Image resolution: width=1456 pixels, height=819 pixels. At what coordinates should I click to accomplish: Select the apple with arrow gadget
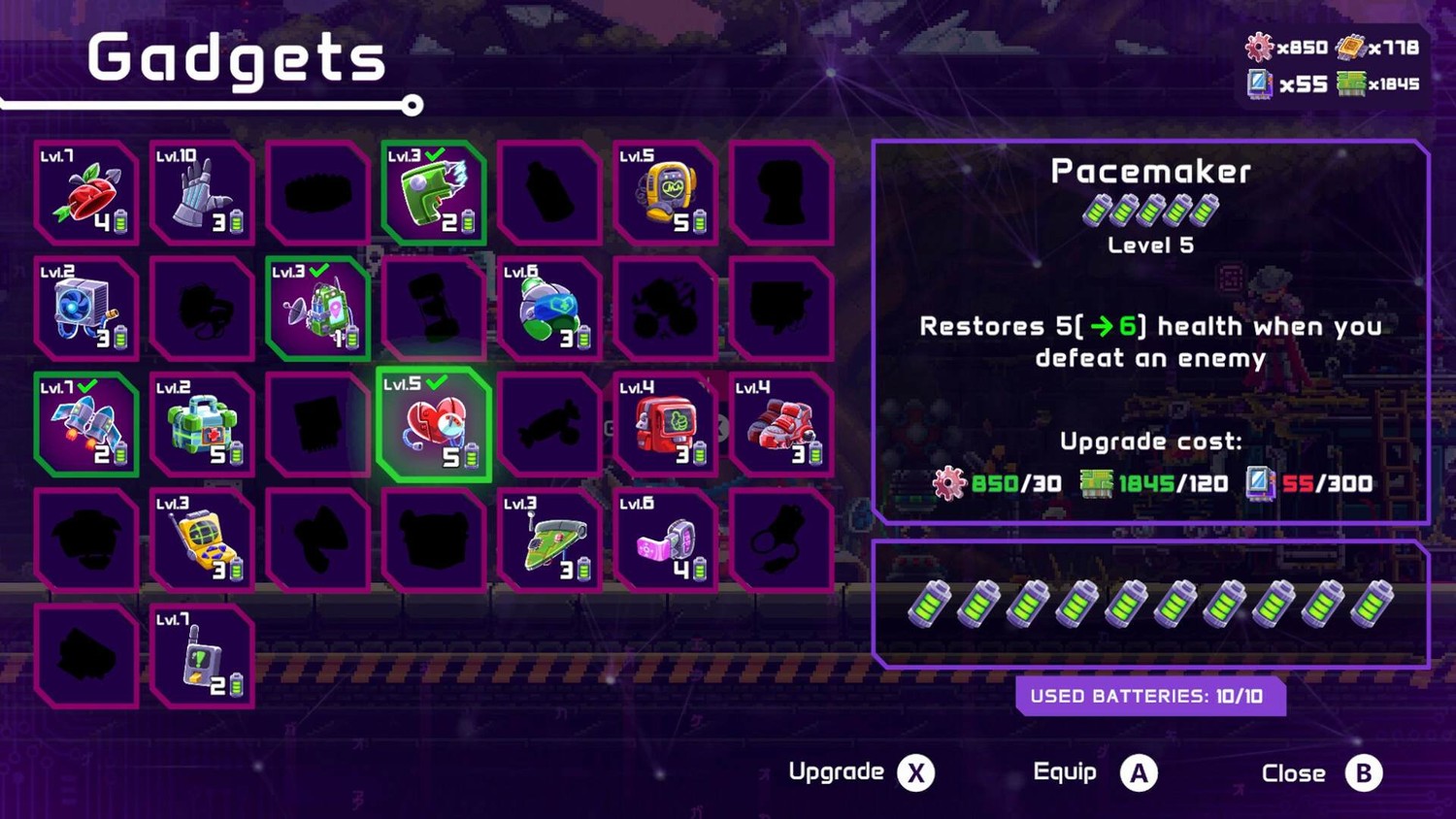(85, 192)
